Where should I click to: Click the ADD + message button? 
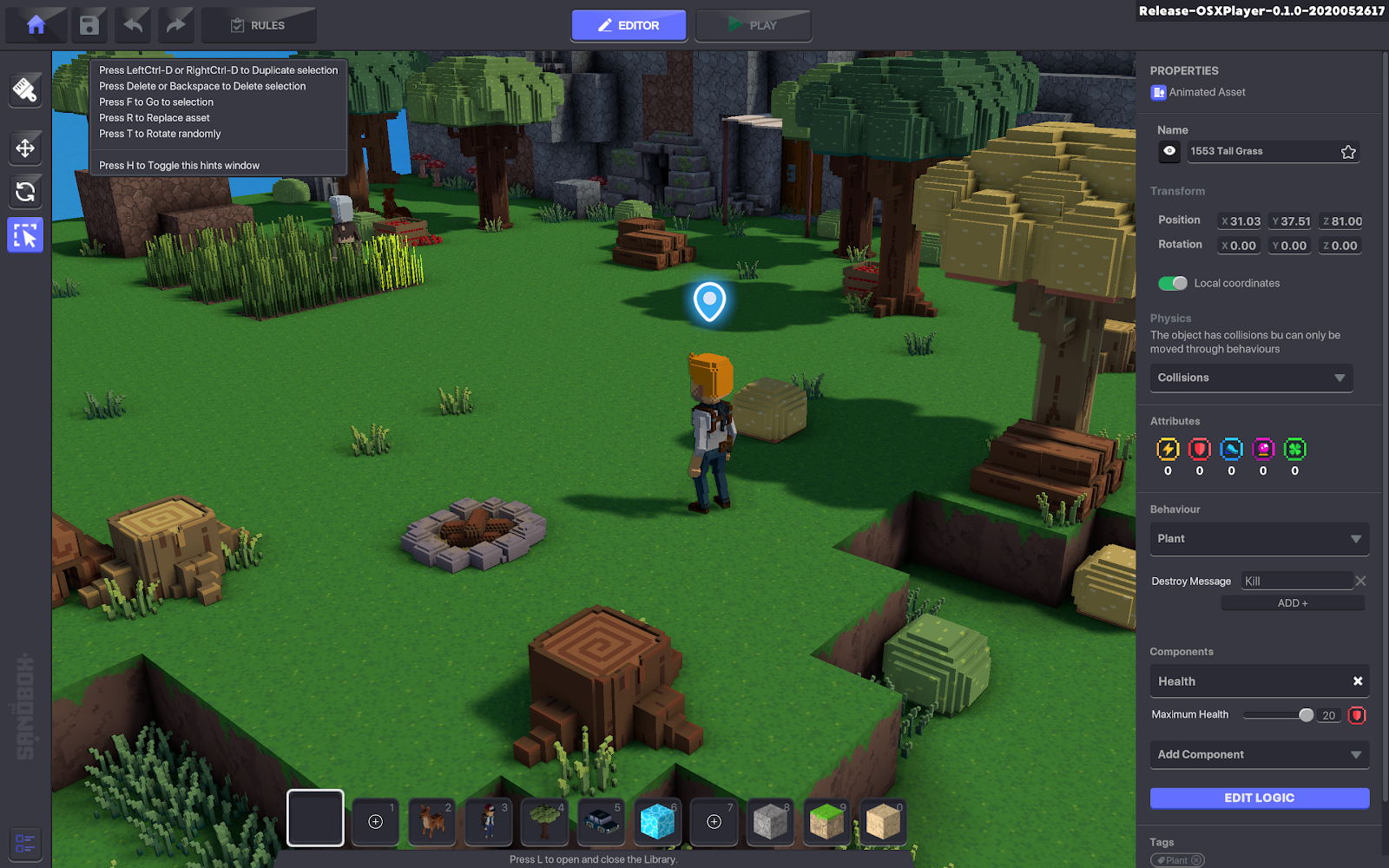(1292, 603)
